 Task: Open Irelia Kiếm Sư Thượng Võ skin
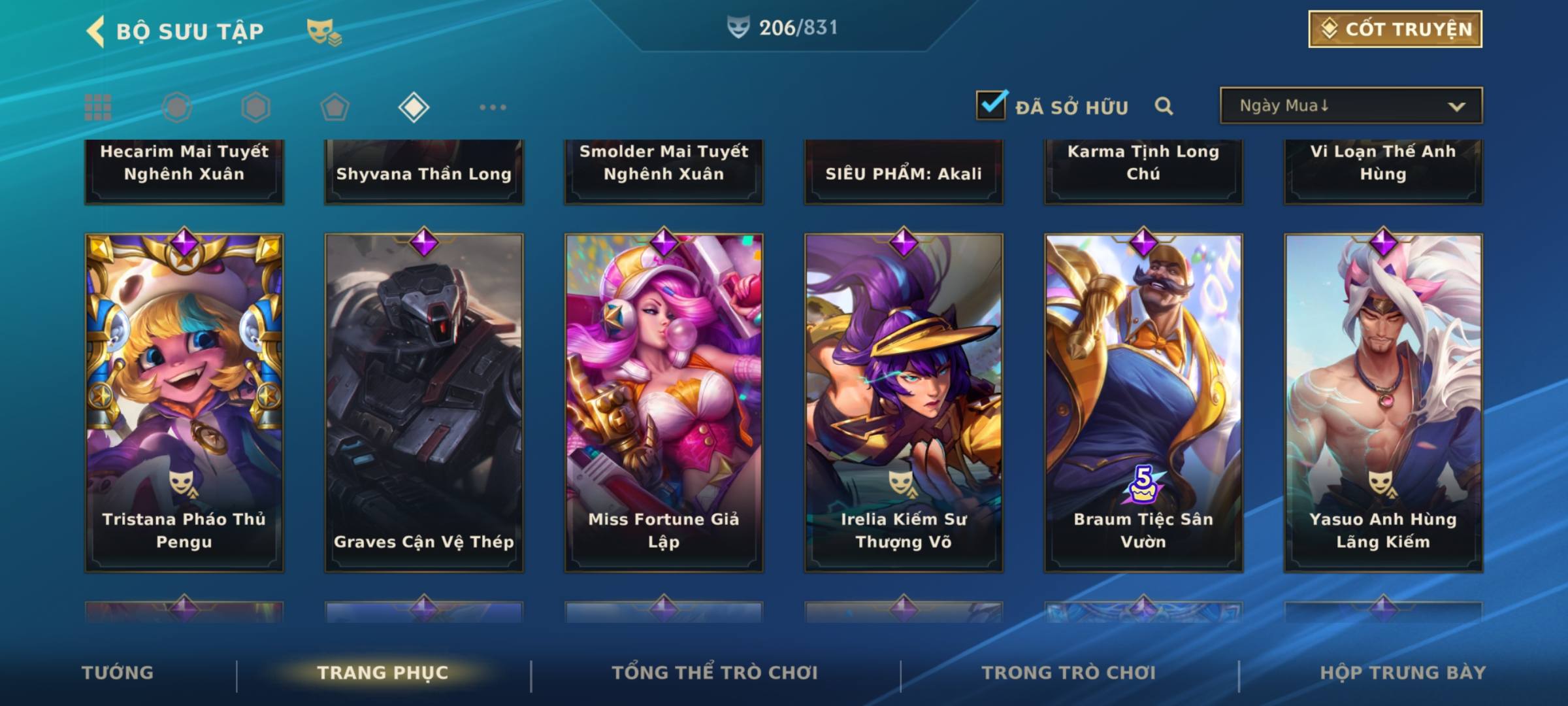point(904,402)
